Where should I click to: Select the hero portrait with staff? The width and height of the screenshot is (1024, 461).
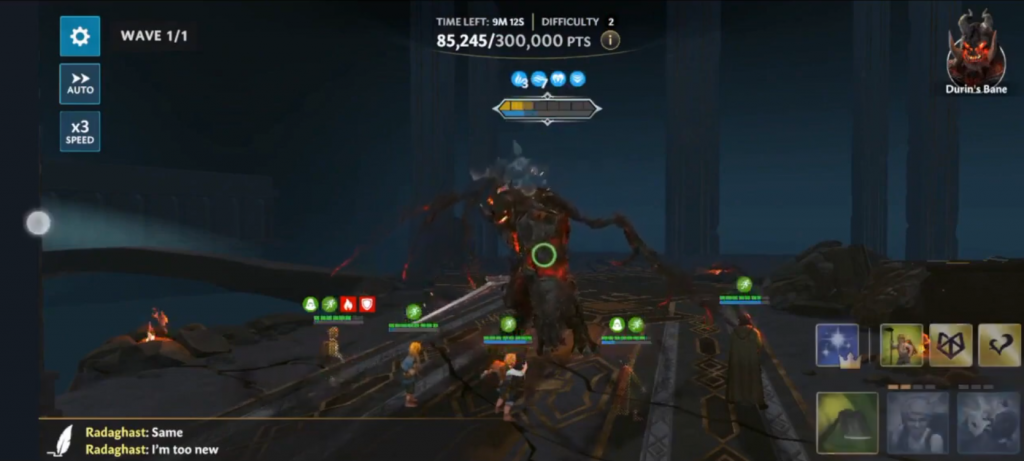click(x=901, y=346)
